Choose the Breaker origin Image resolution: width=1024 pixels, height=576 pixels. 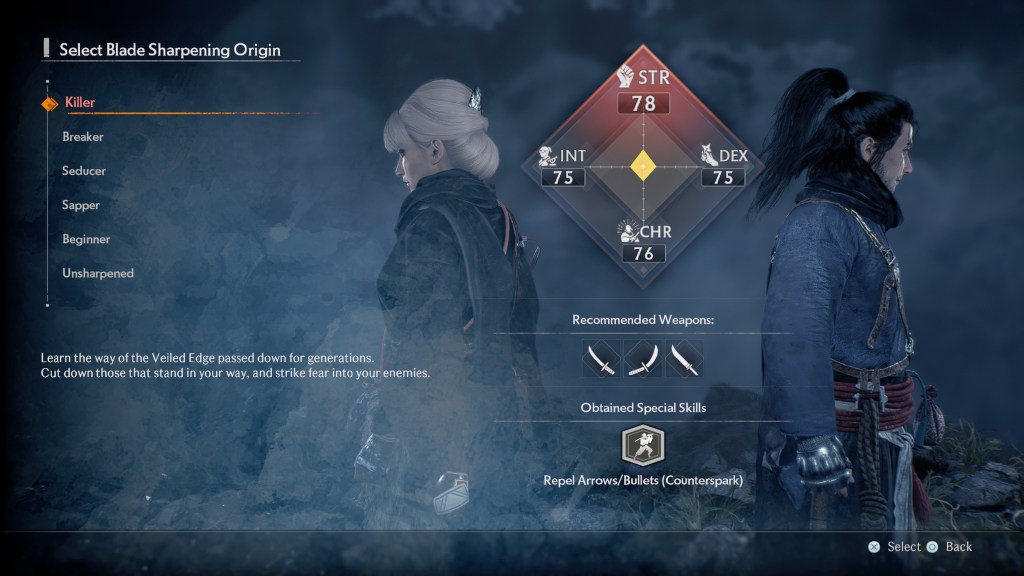(x=83, y=137)
